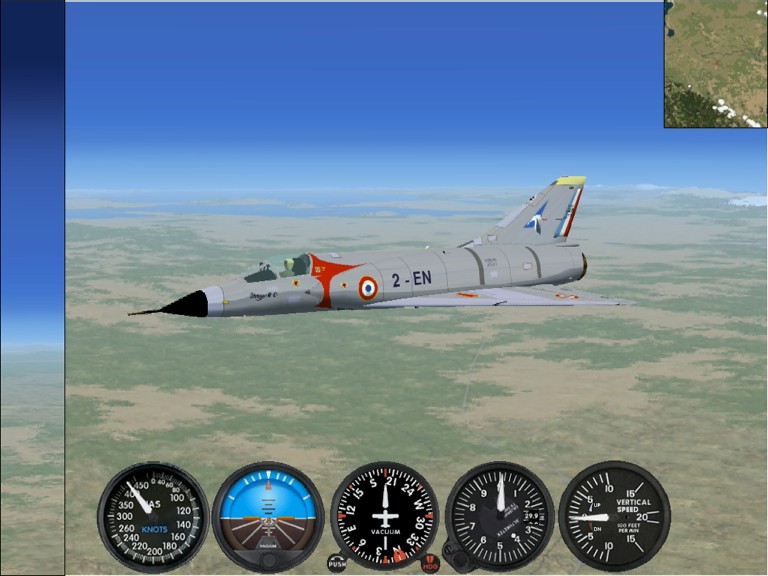Select the airspeed indicator gauge
The image size is (768, 576).
click(x=153, y=516)
